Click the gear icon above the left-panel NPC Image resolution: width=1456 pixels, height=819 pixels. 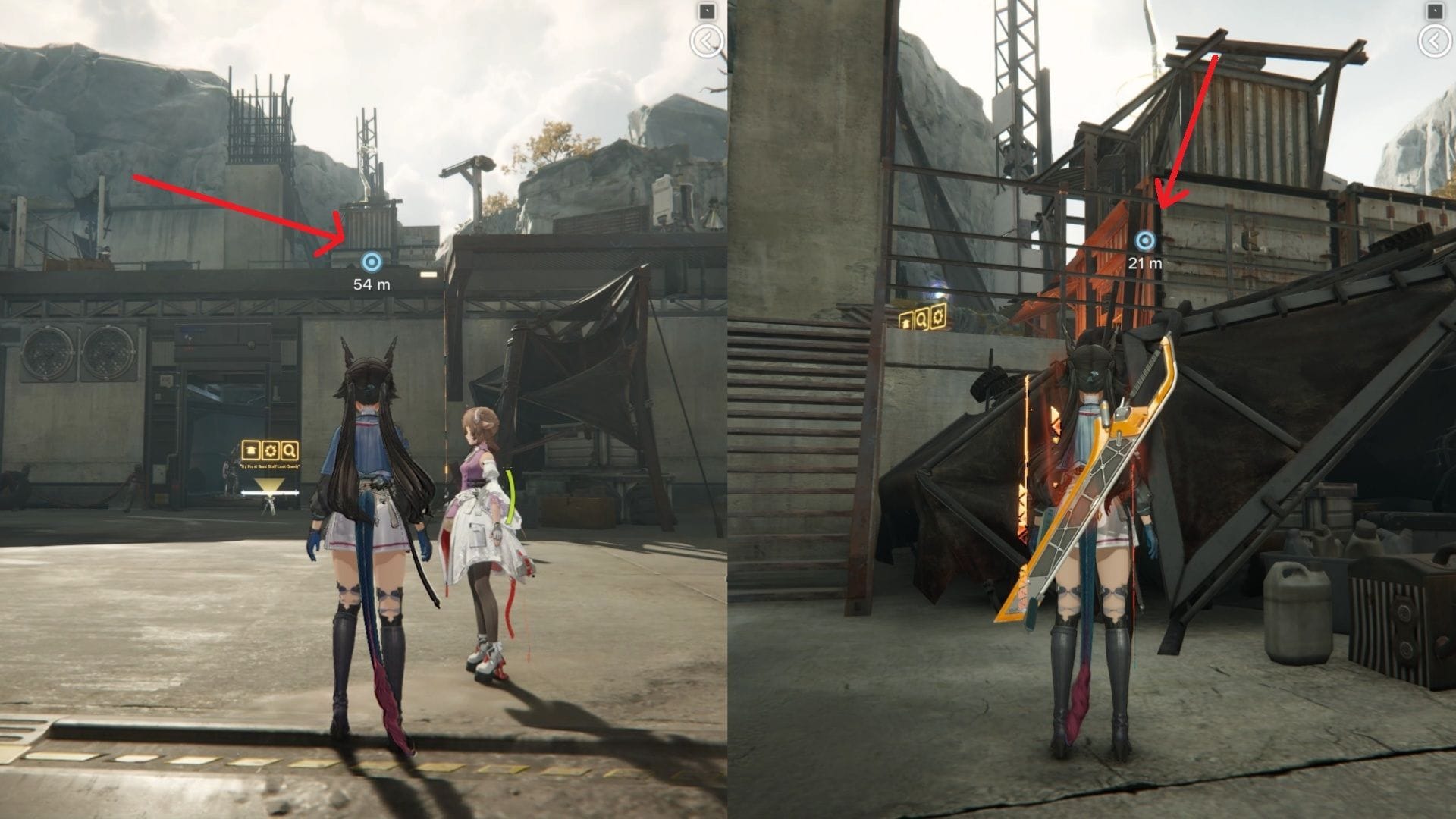tap(270, 450)
